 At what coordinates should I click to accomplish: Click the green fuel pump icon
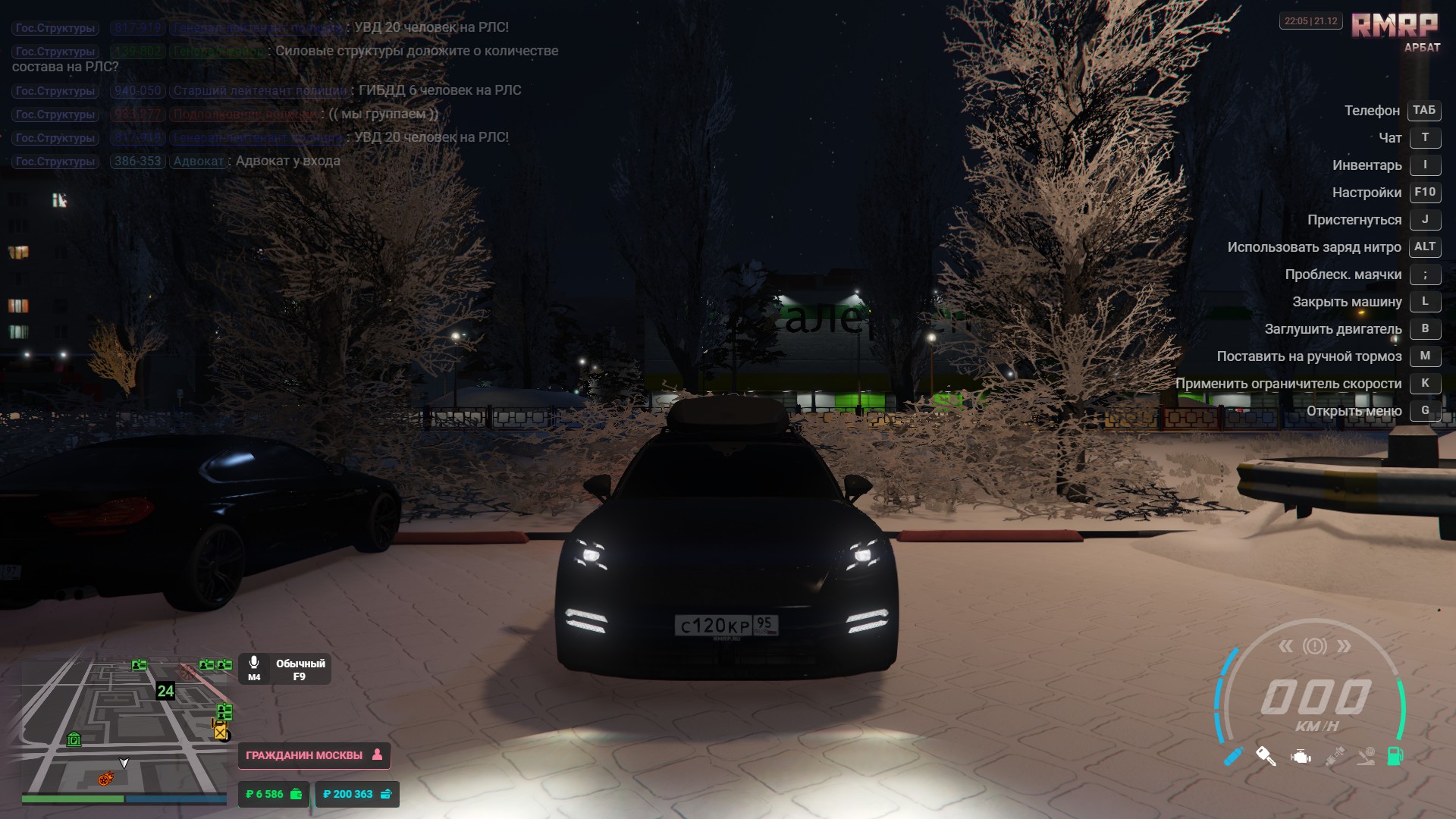(x=1395, y=756)
